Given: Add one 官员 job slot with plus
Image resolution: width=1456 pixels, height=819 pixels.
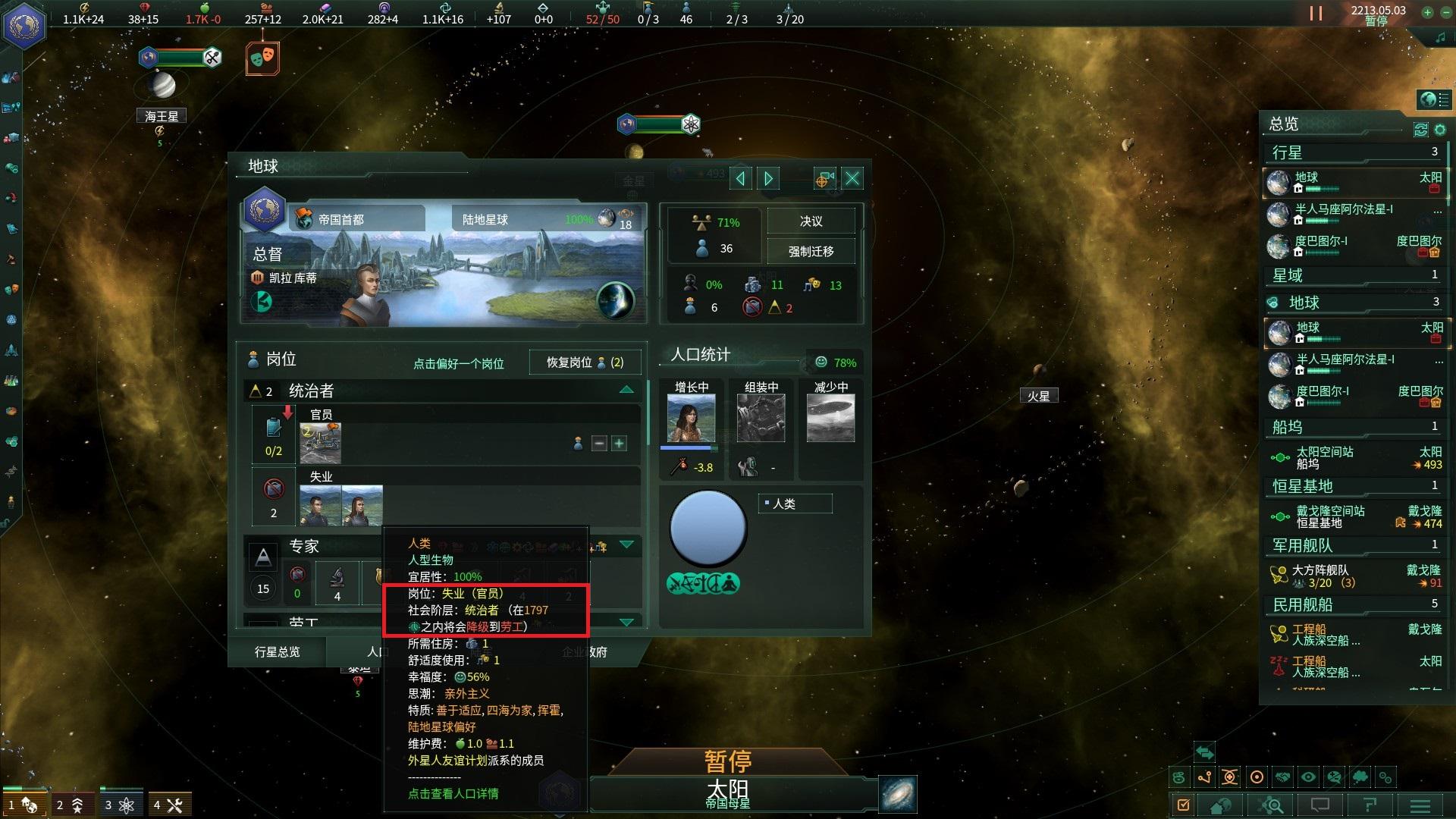Looking at the screenshot, I should [x=619, y=444].
